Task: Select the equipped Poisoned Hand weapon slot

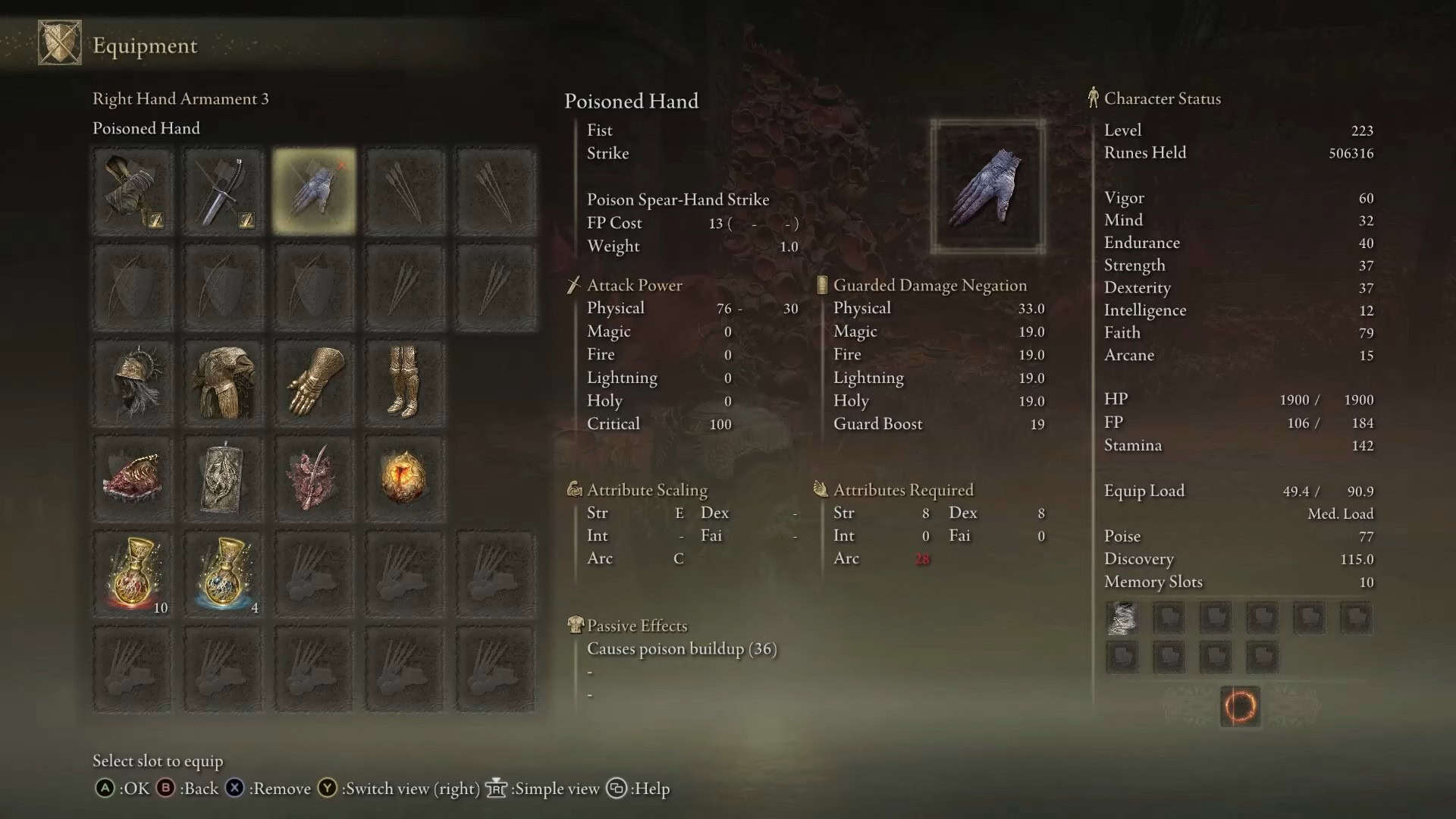Action: pyautogui.click(x=314, y=191)
